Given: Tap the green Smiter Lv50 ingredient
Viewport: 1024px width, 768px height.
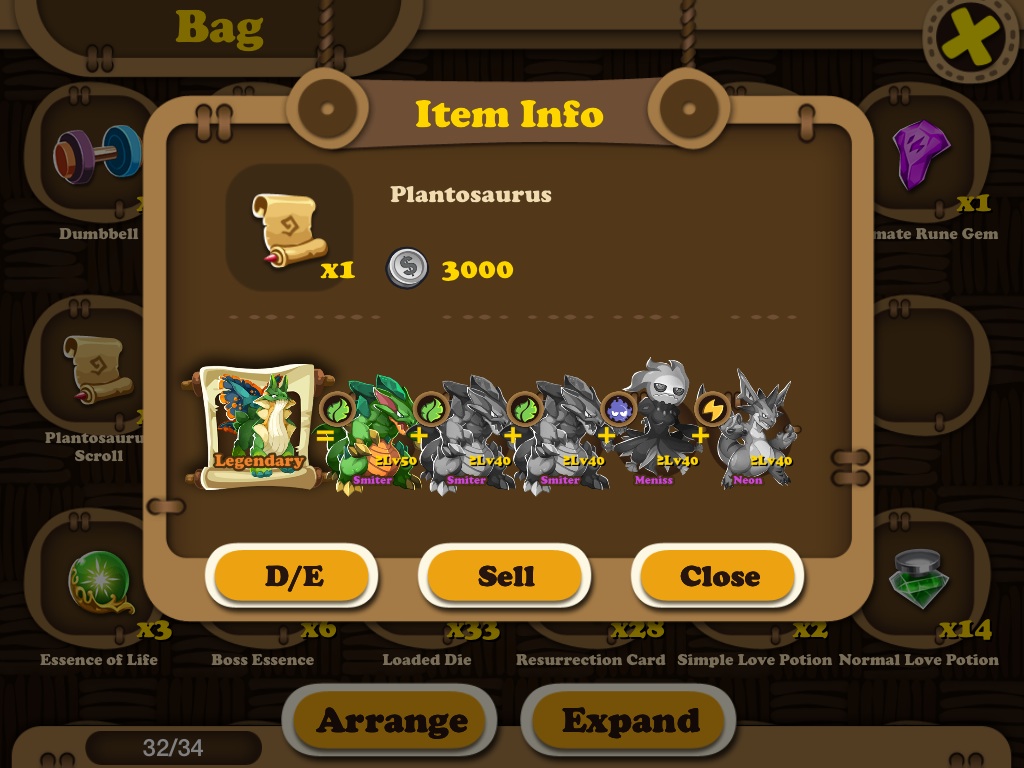Looking at the screenshot, I should click(x=372, y=434).
